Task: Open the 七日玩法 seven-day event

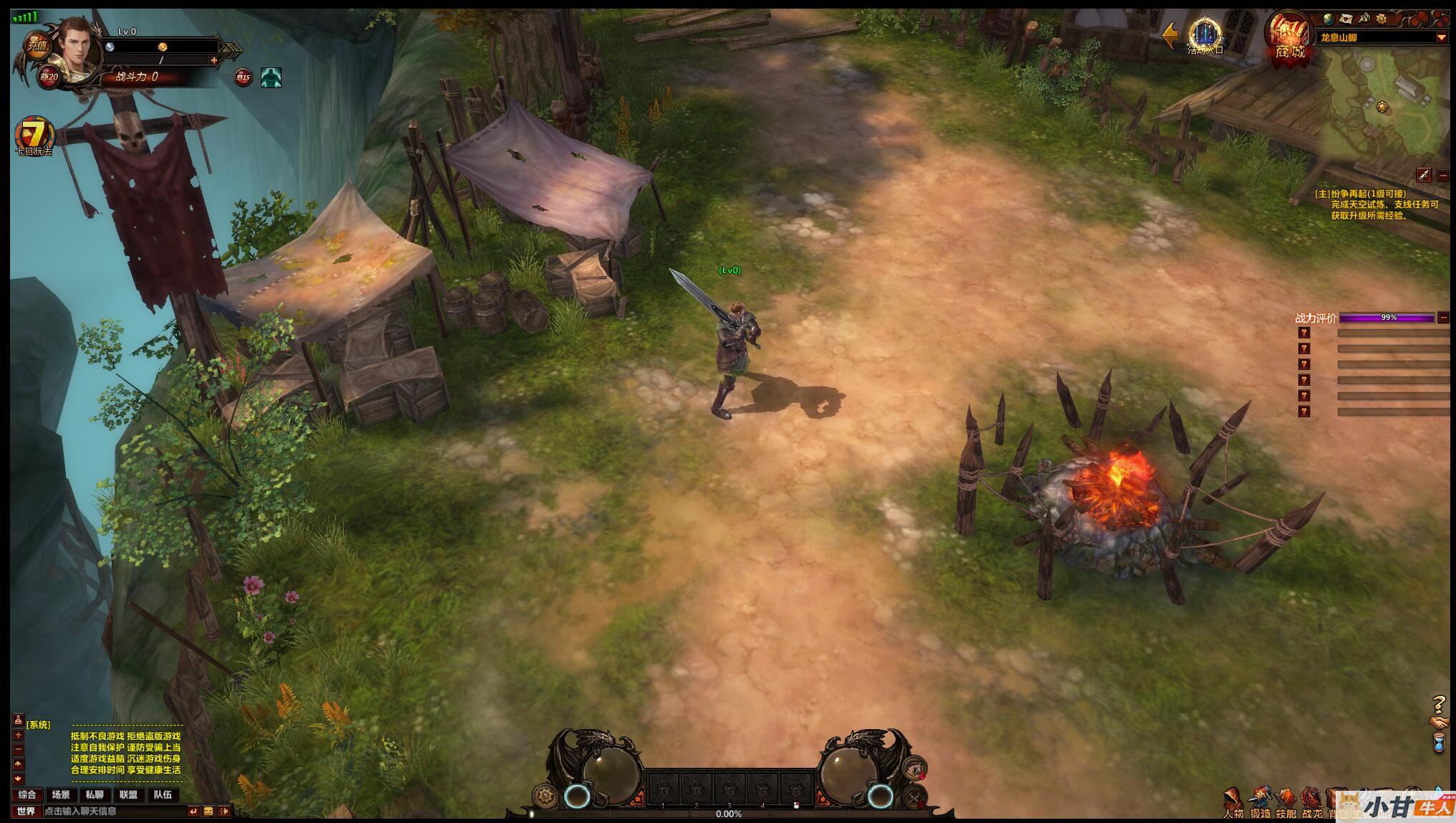Action: coord(34,135)
